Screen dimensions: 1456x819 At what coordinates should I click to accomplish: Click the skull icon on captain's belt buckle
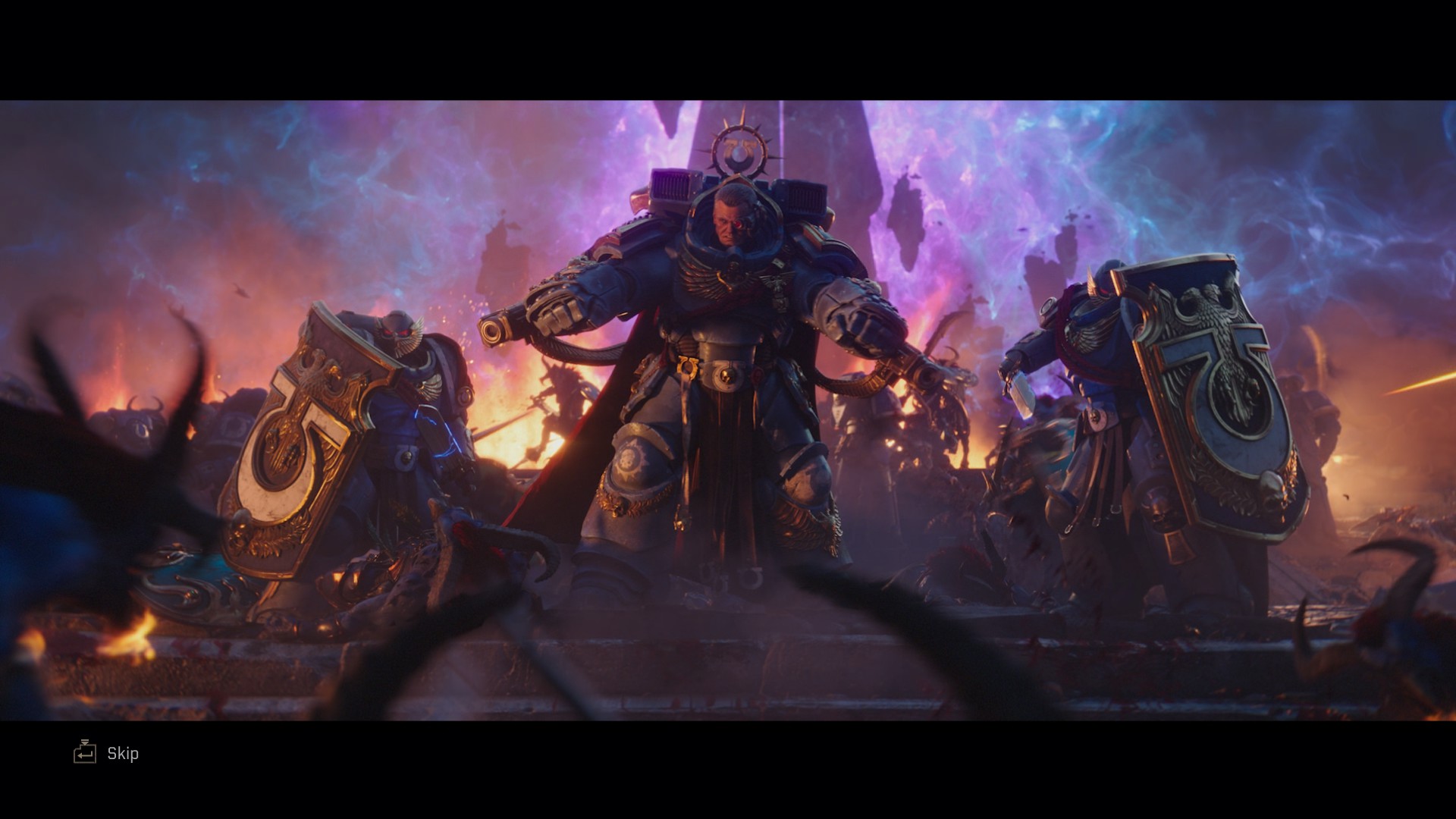tap(728, 377)
